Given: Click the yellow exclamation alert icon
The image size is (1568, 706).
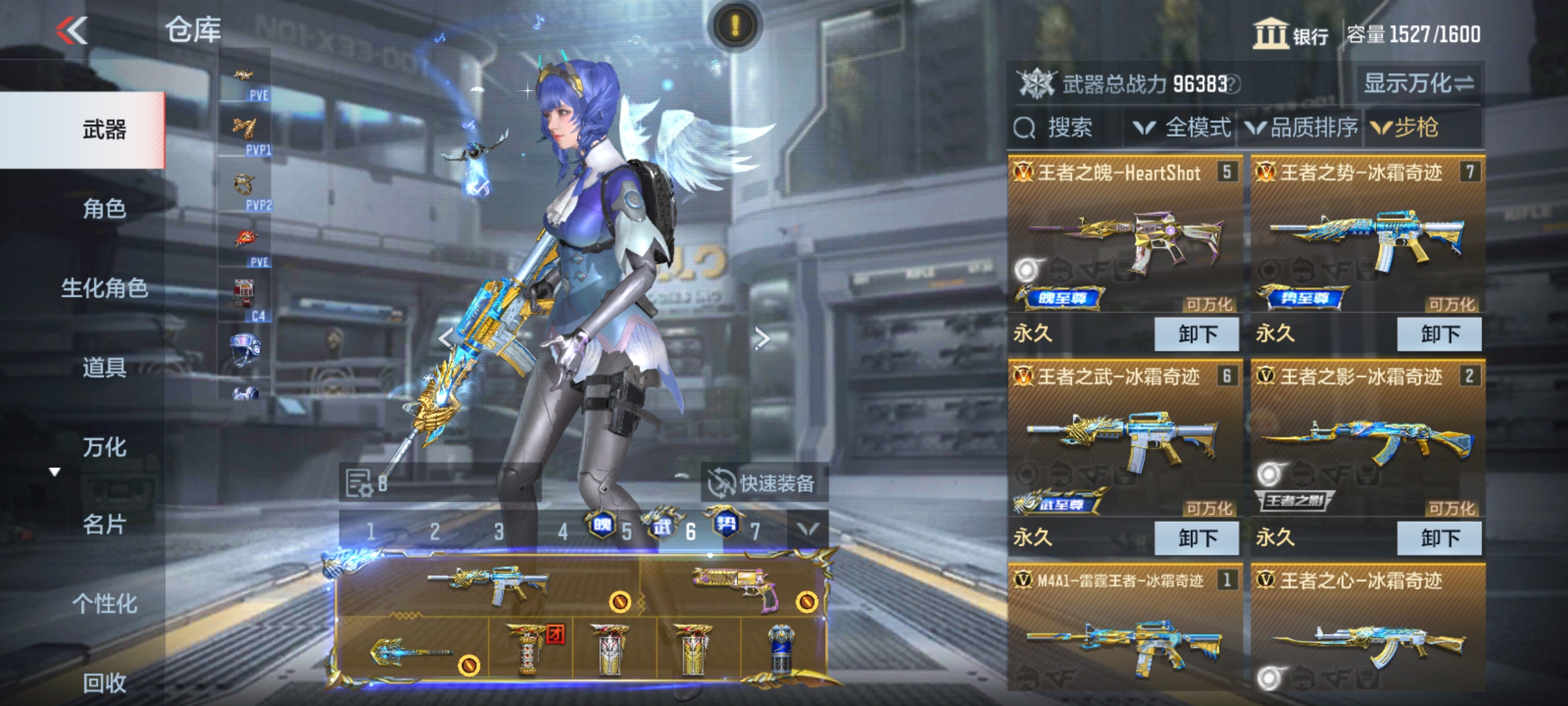Looking at the screenshot, I should (735, 26).
